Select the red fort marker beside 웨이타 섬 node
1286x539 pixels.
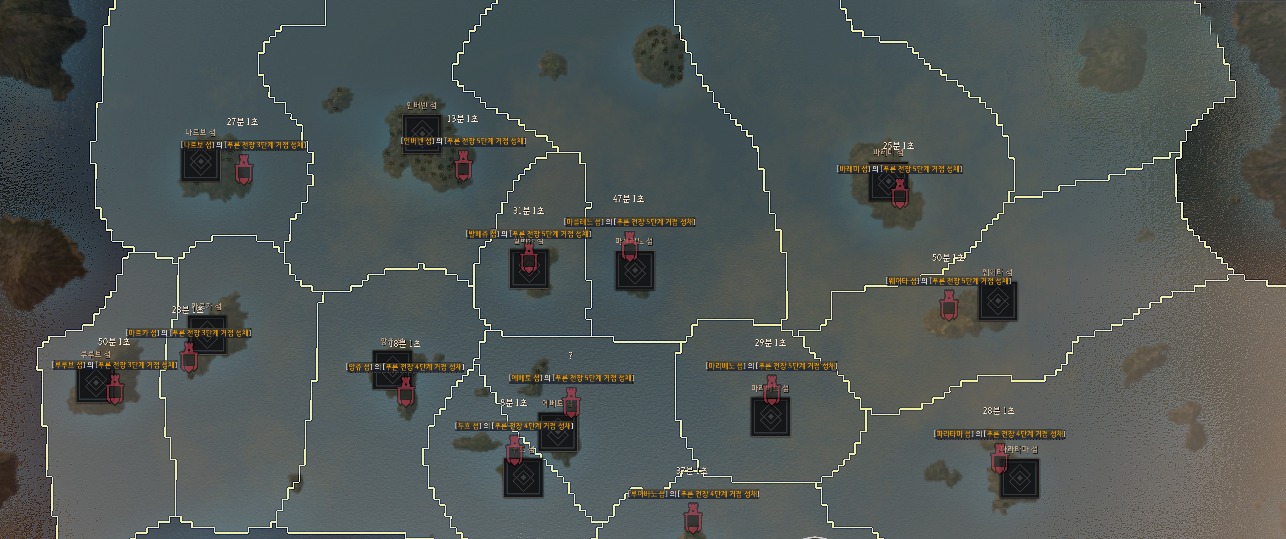coord(948,306)
